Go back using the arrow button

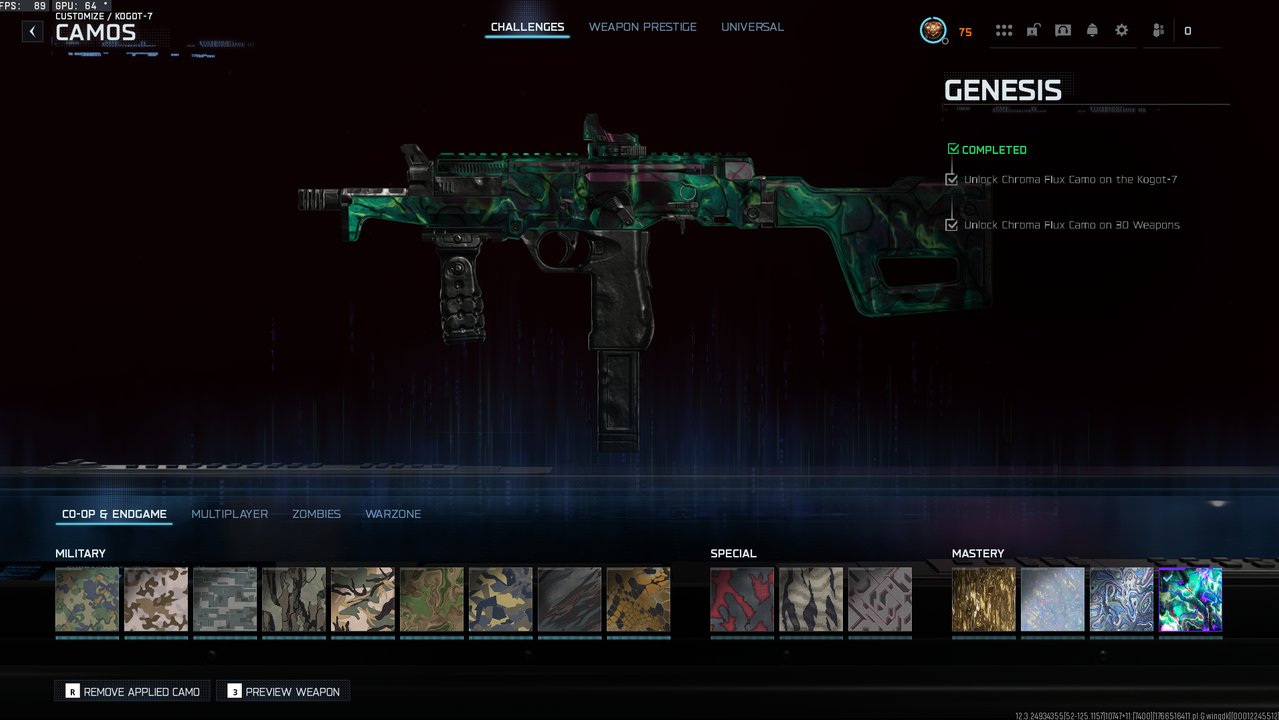[x=32, y=31]
